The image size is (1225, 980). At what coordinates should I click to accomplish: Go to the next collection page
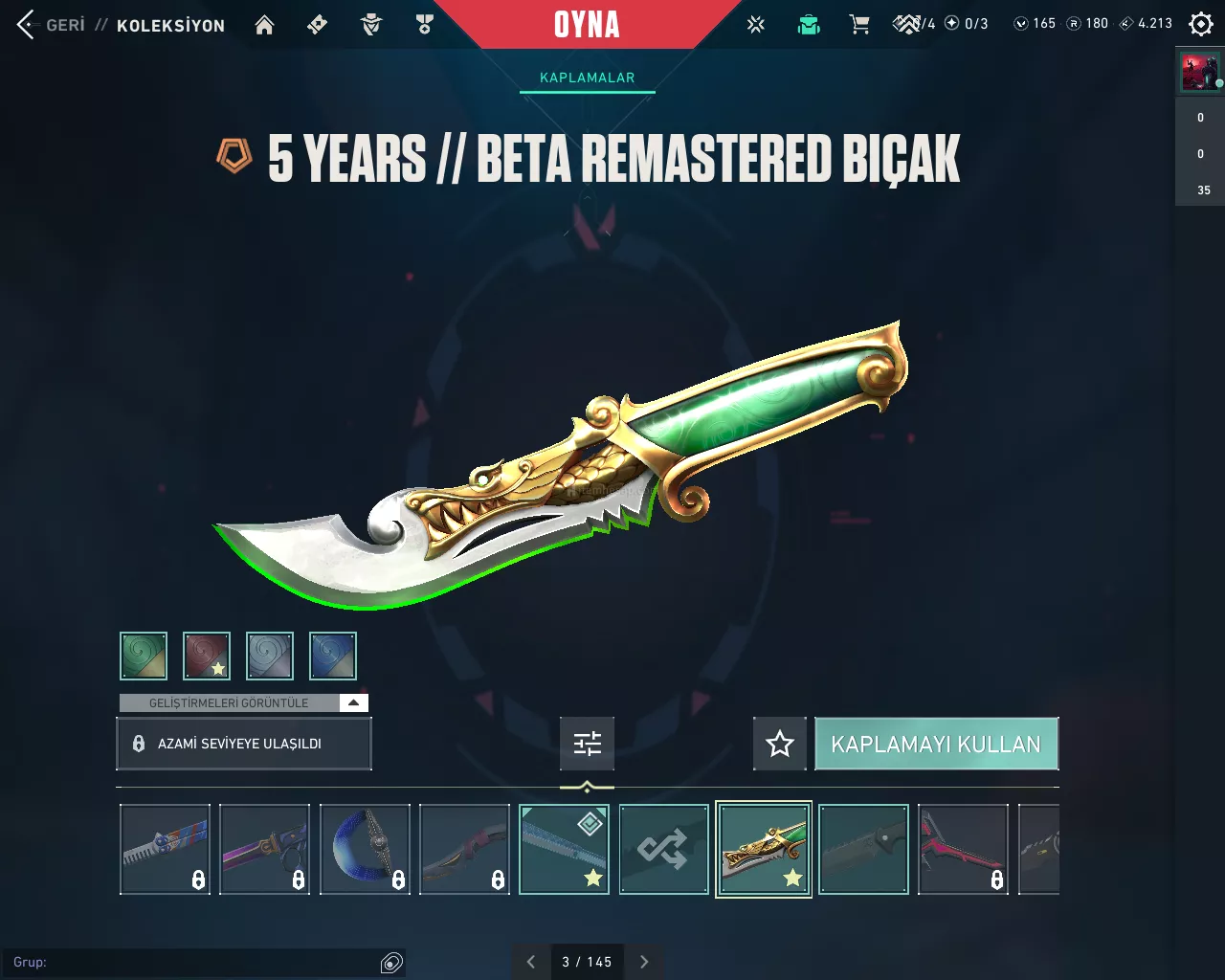644,962
